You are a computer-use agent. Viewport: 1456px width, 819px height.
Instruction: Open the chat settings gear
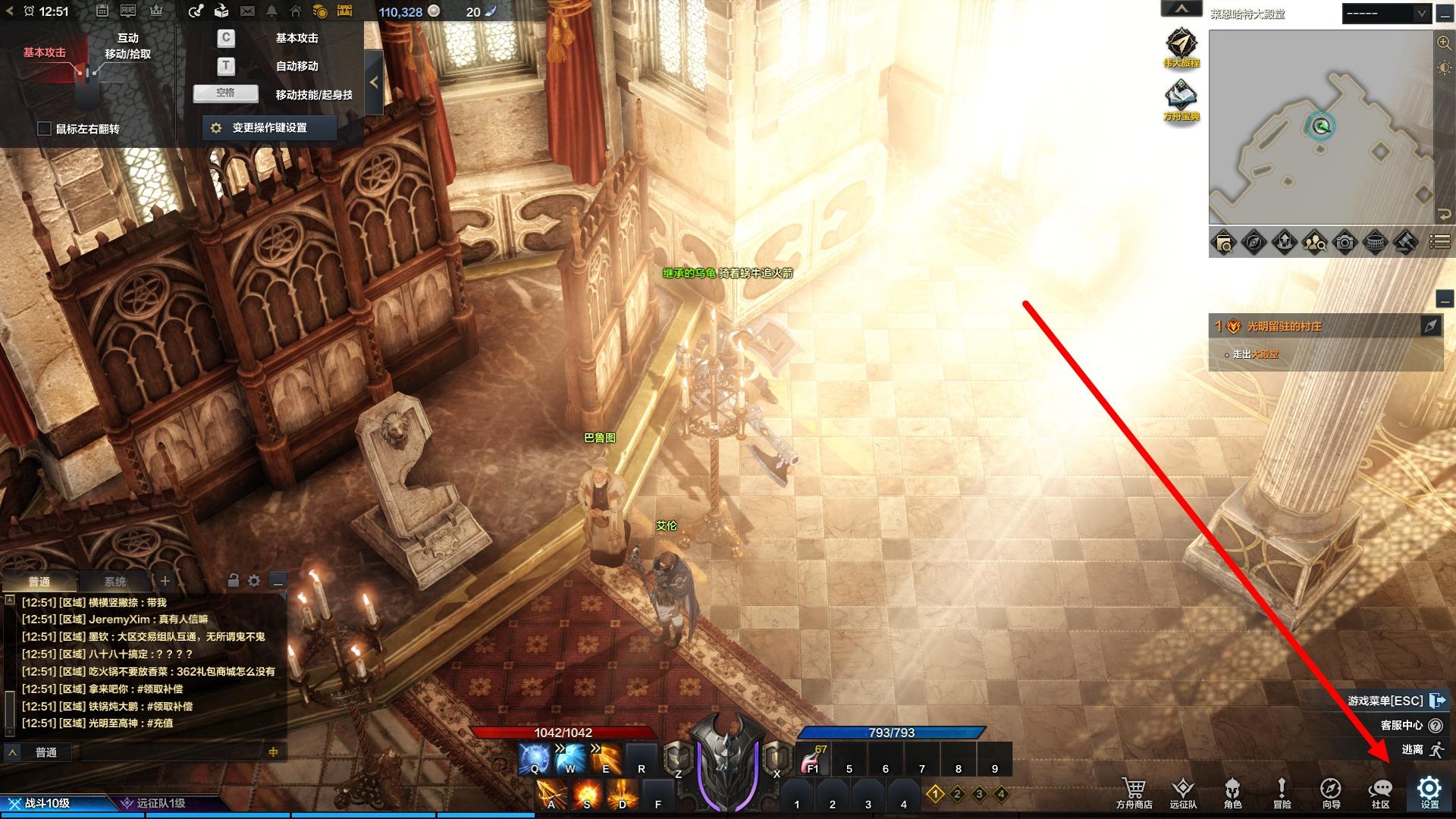tap(254, 581)
